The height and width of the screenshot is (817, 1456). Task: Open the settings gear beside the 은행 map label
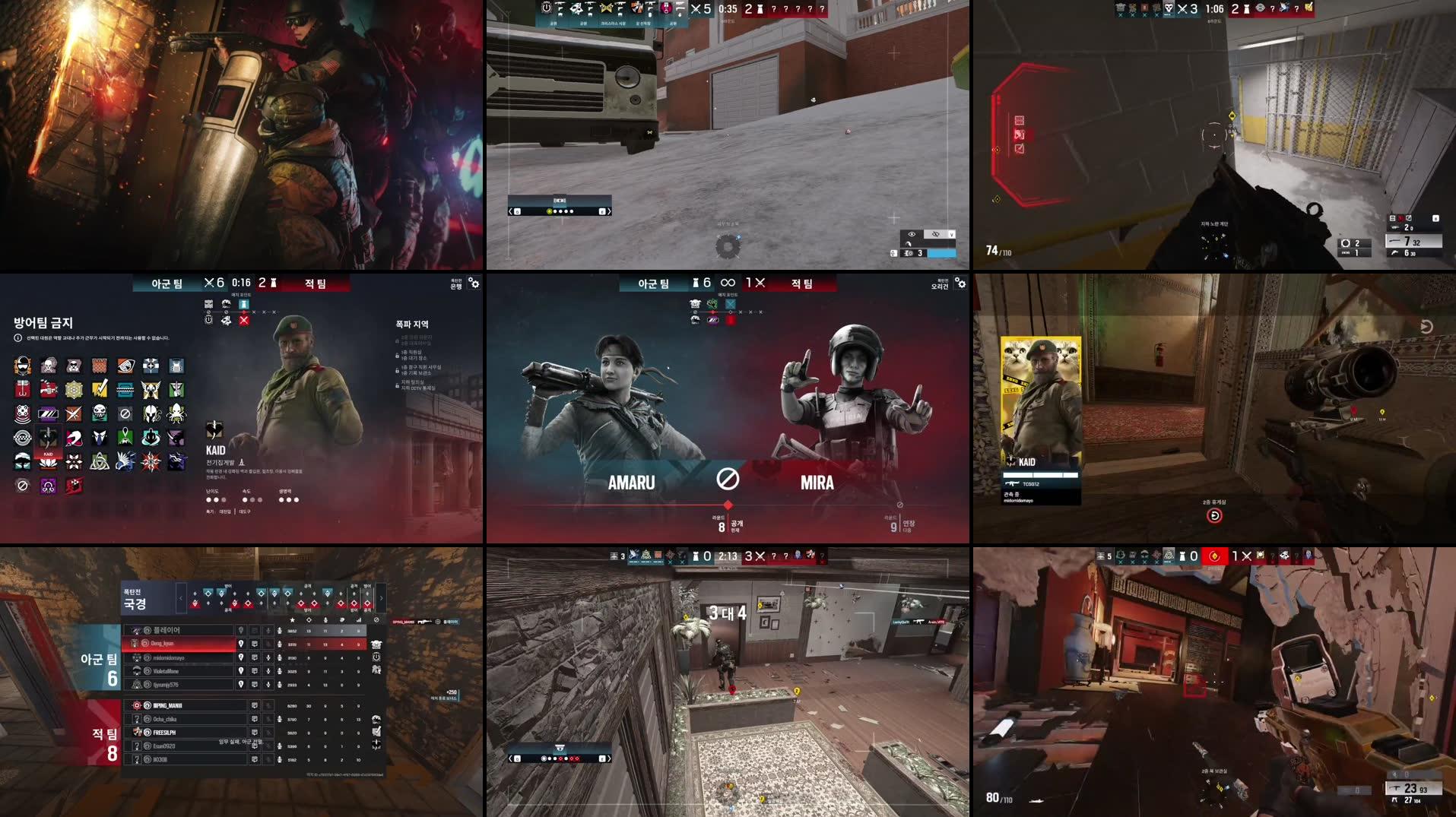coord(475,283)
